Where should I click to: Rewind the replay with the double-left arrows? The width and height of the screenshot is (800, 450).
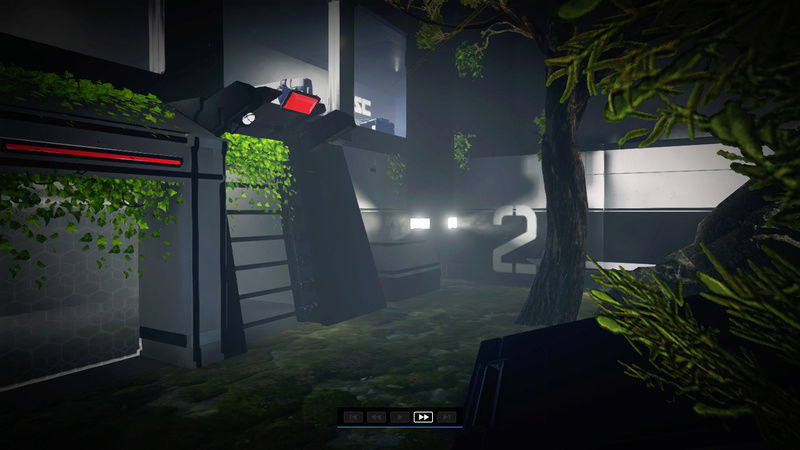(x=376, y=417)
